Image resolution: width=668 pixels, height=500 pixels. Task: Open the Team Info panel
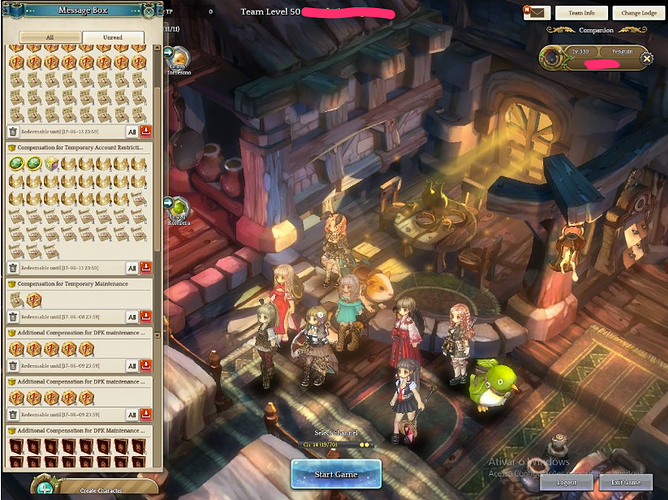582,13
